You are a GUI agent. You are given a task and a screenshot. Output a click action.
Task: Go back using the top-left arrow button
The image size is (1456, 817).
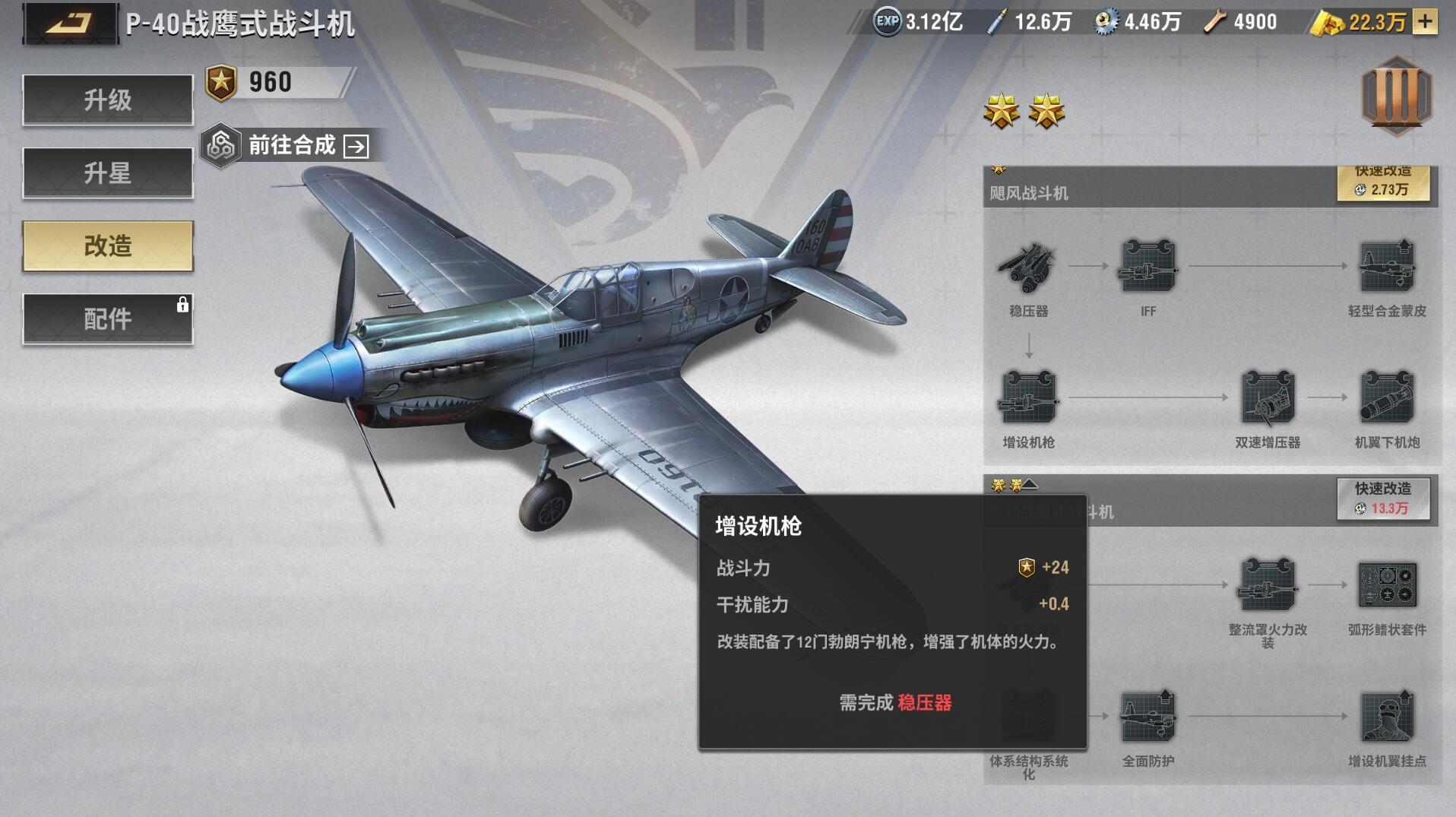[x=70, y=23]
